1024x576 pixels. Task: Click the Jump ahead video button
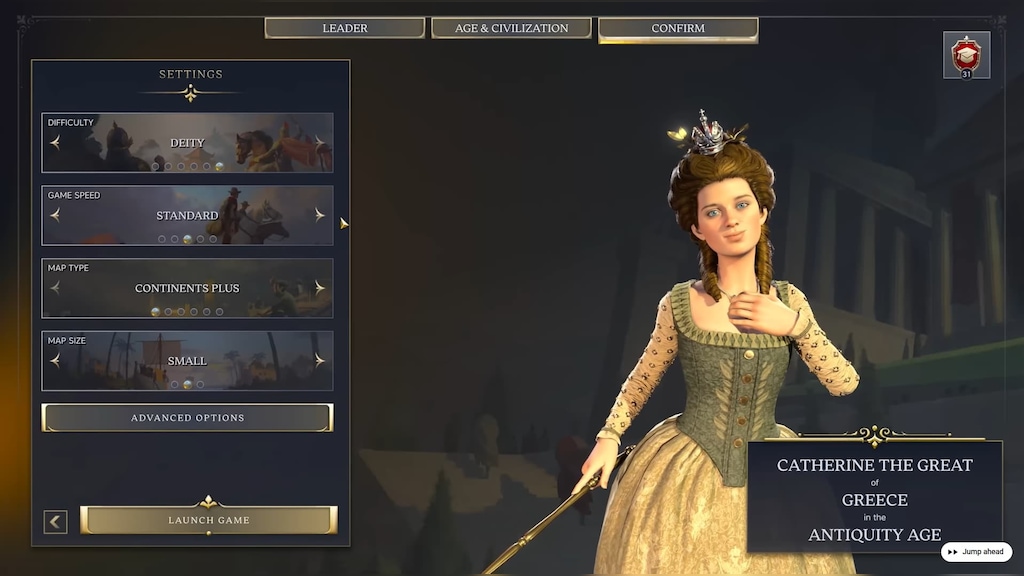[x=976, y=552]
